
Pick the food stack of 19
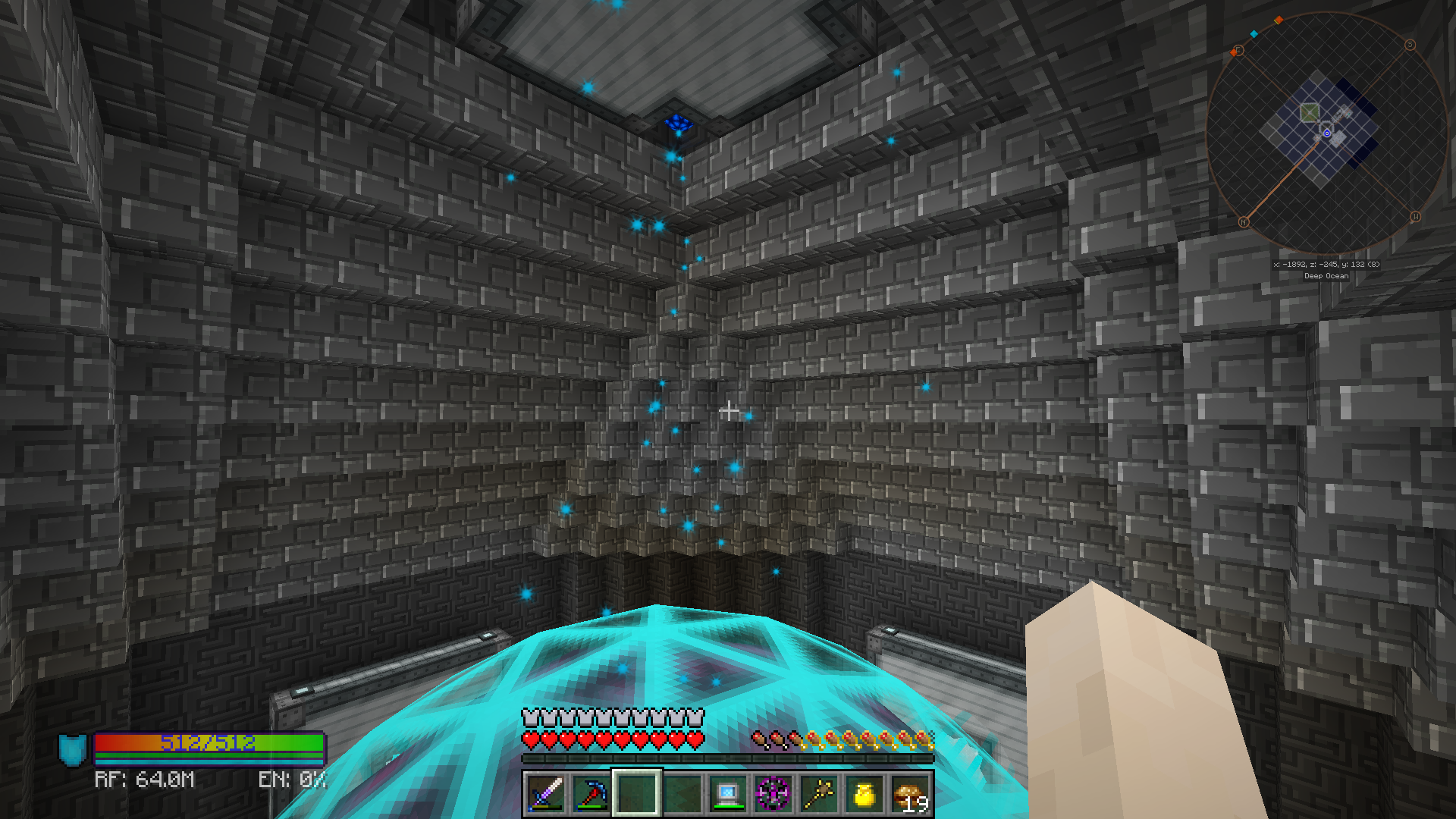[910, 794]
